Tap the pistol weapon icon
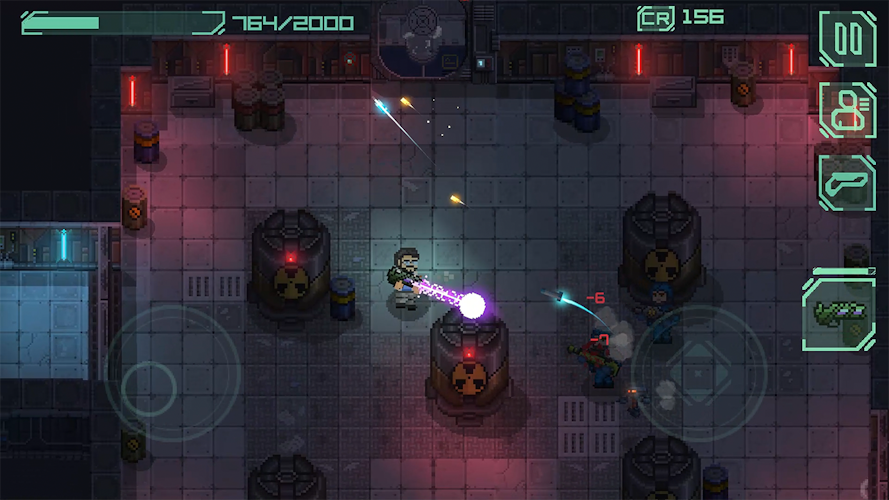 (x=847, y=182)
